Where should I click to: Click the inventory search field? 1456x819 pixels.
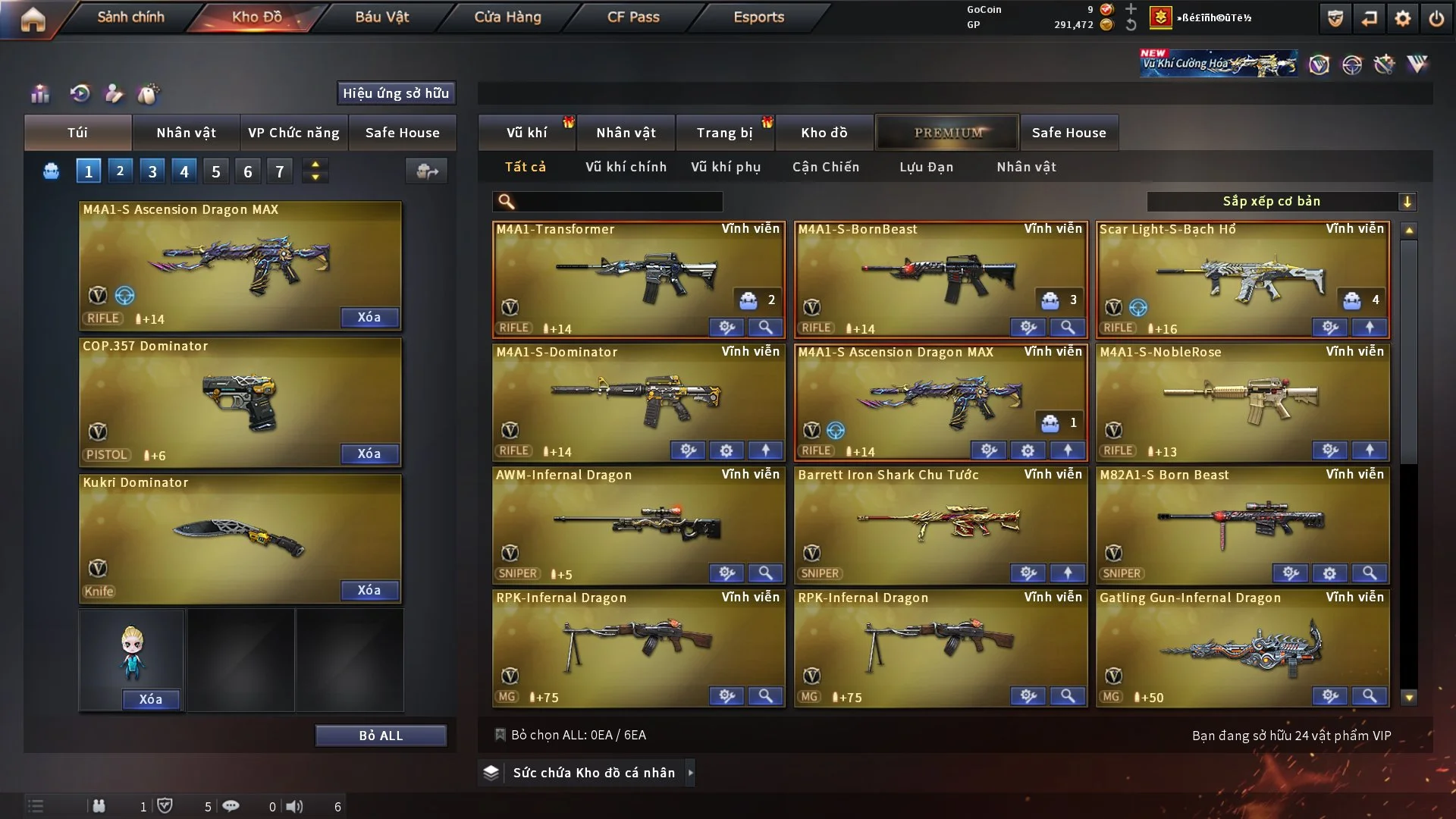[x=618, y=202]
